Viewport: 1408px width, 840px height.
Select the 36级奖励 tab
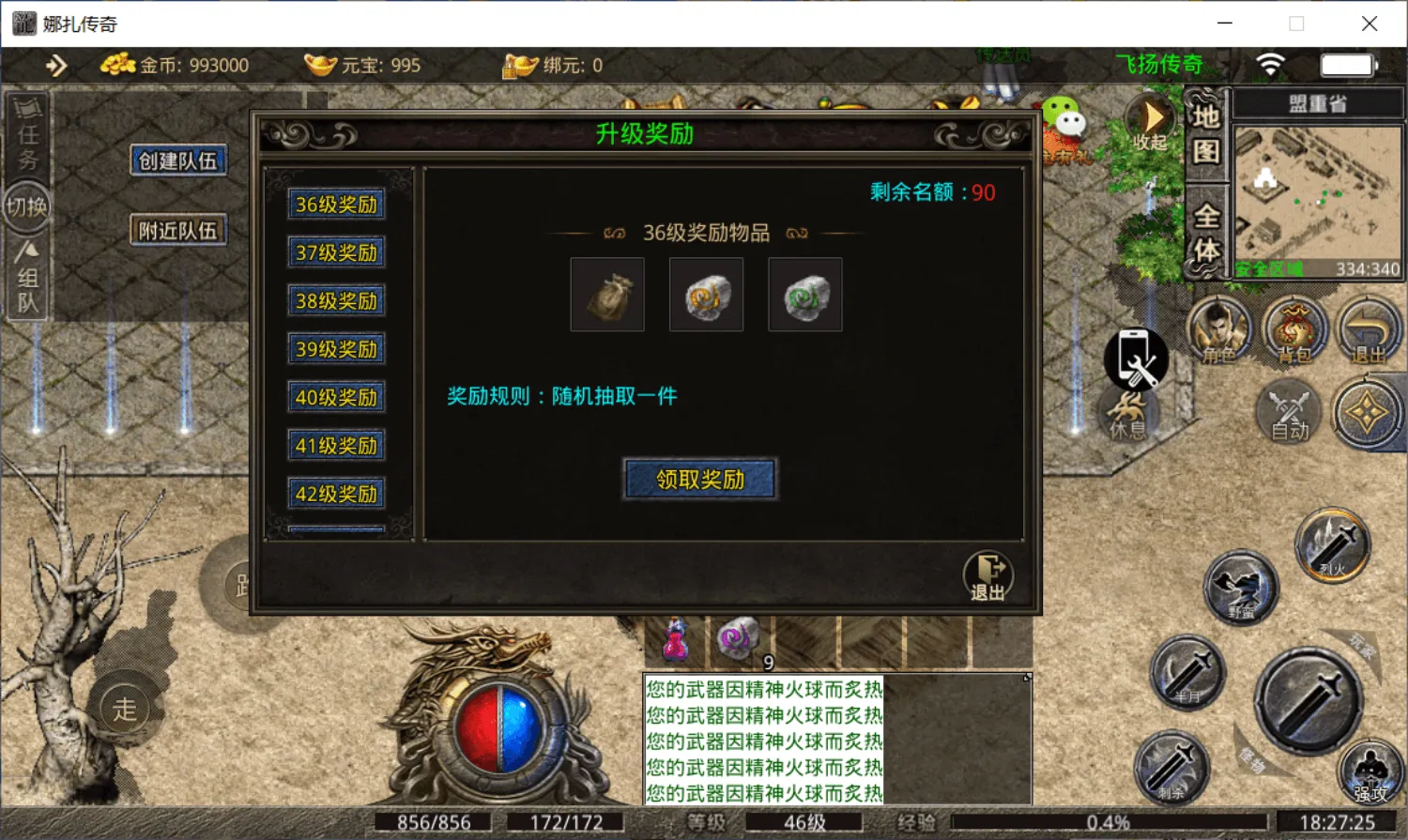coord(336,205)
